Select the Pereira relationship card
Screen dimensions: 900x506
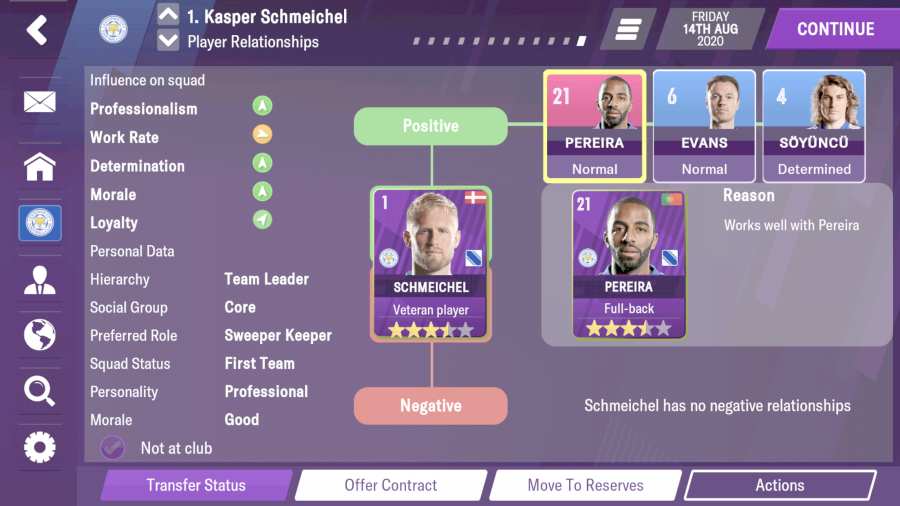click(595, 126)
